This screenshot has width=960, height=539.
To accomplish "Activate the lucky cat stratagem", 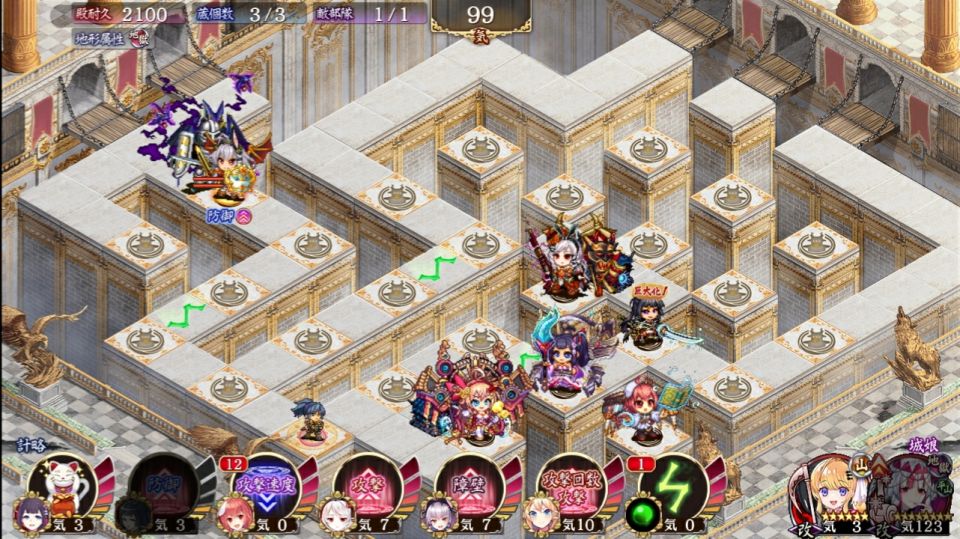I will click(x=66, y=484).
